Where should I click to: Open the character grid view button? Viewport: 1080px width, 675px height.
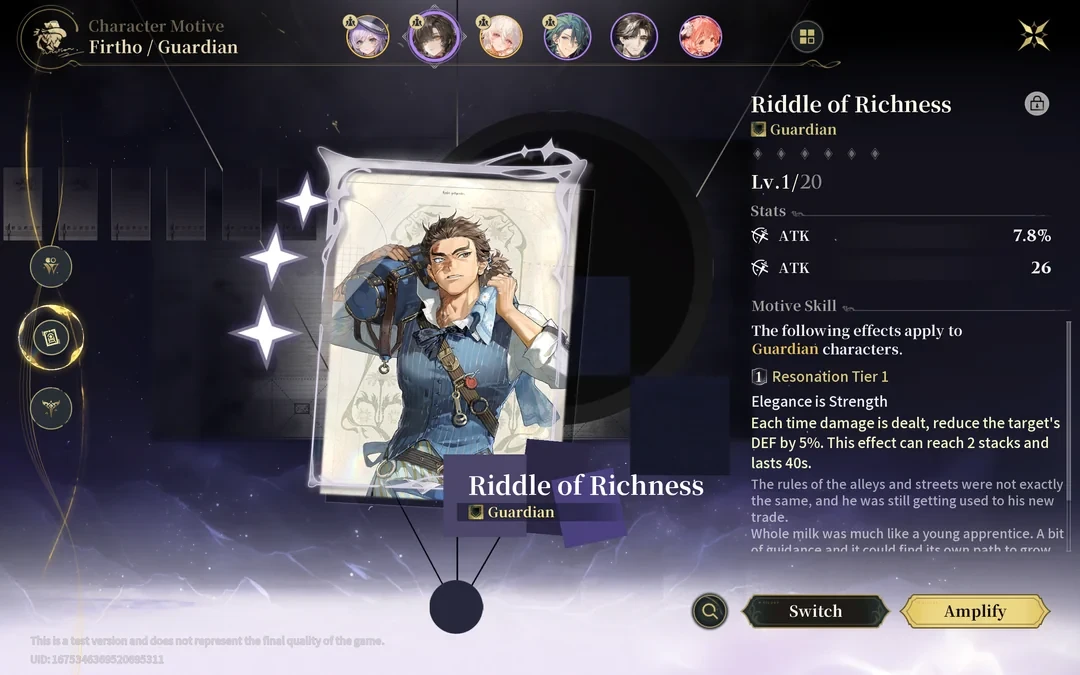(806, 37)
